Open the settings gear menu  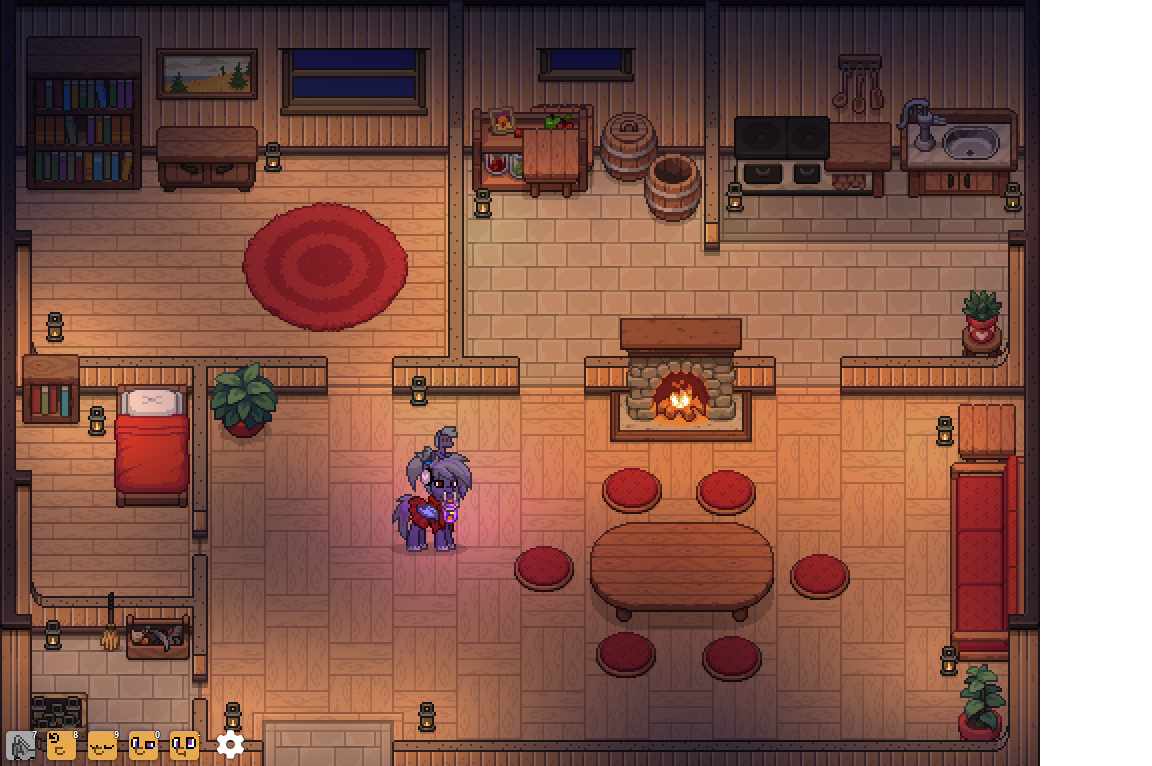[231, 744]
